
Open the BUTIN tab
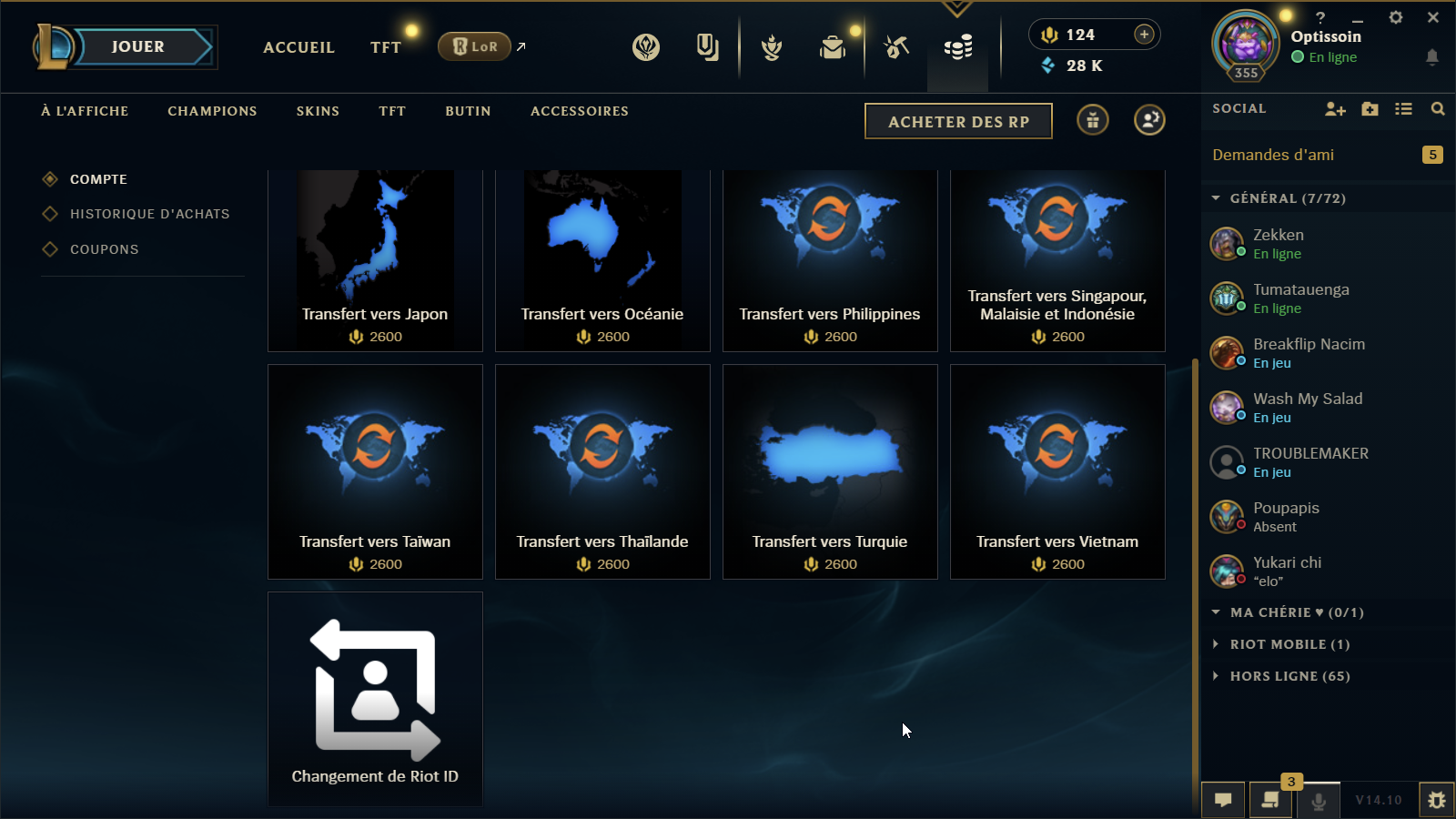point(467,111)
